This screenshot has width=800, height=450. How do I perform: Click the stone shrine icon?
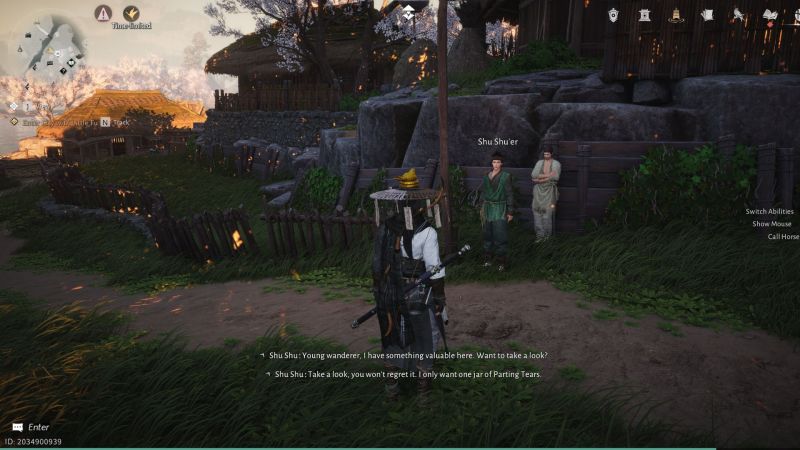[645, 14]
